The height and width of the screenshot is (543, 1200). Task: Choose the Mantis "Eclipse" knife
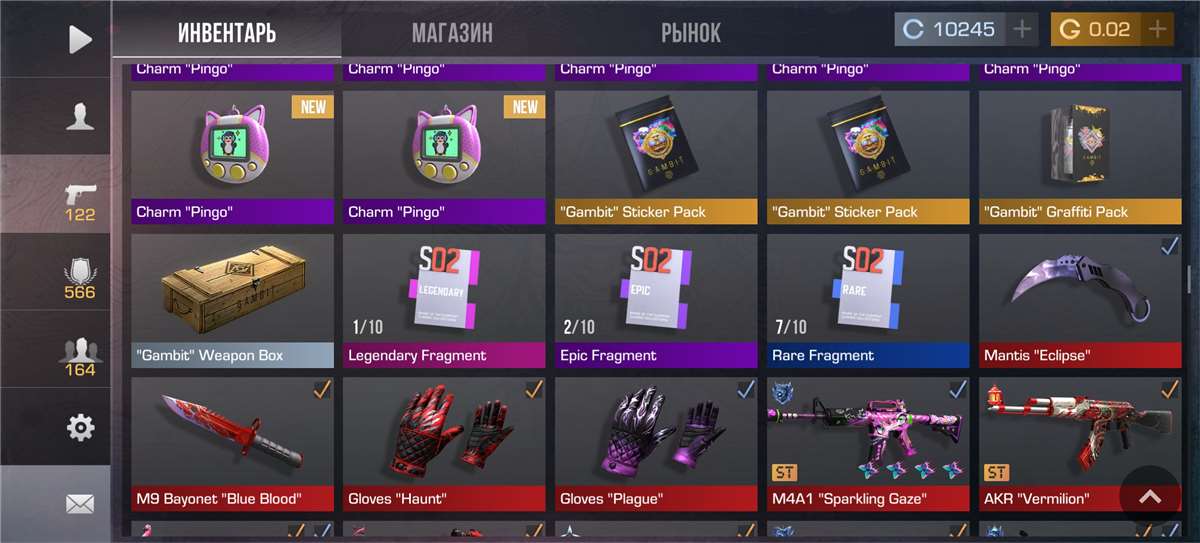pyautogui.click(x=1079, y=300)
